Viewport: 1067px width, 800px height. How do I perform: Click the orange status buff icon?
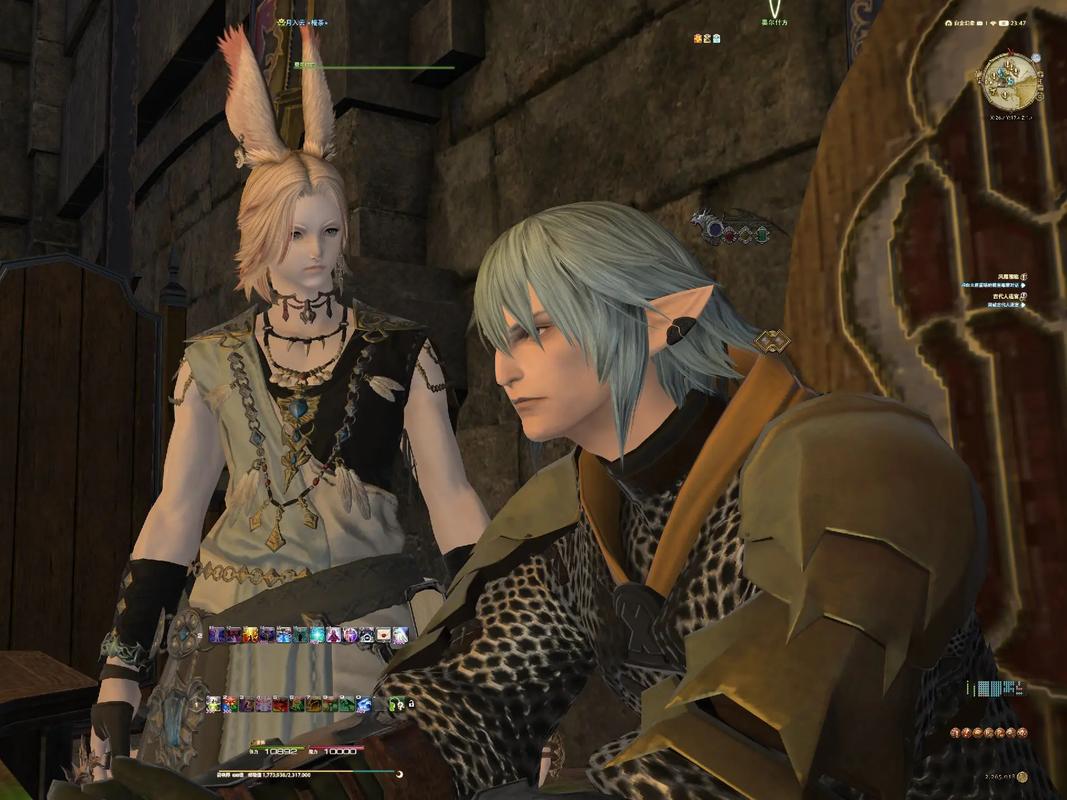tap(698, 38)
